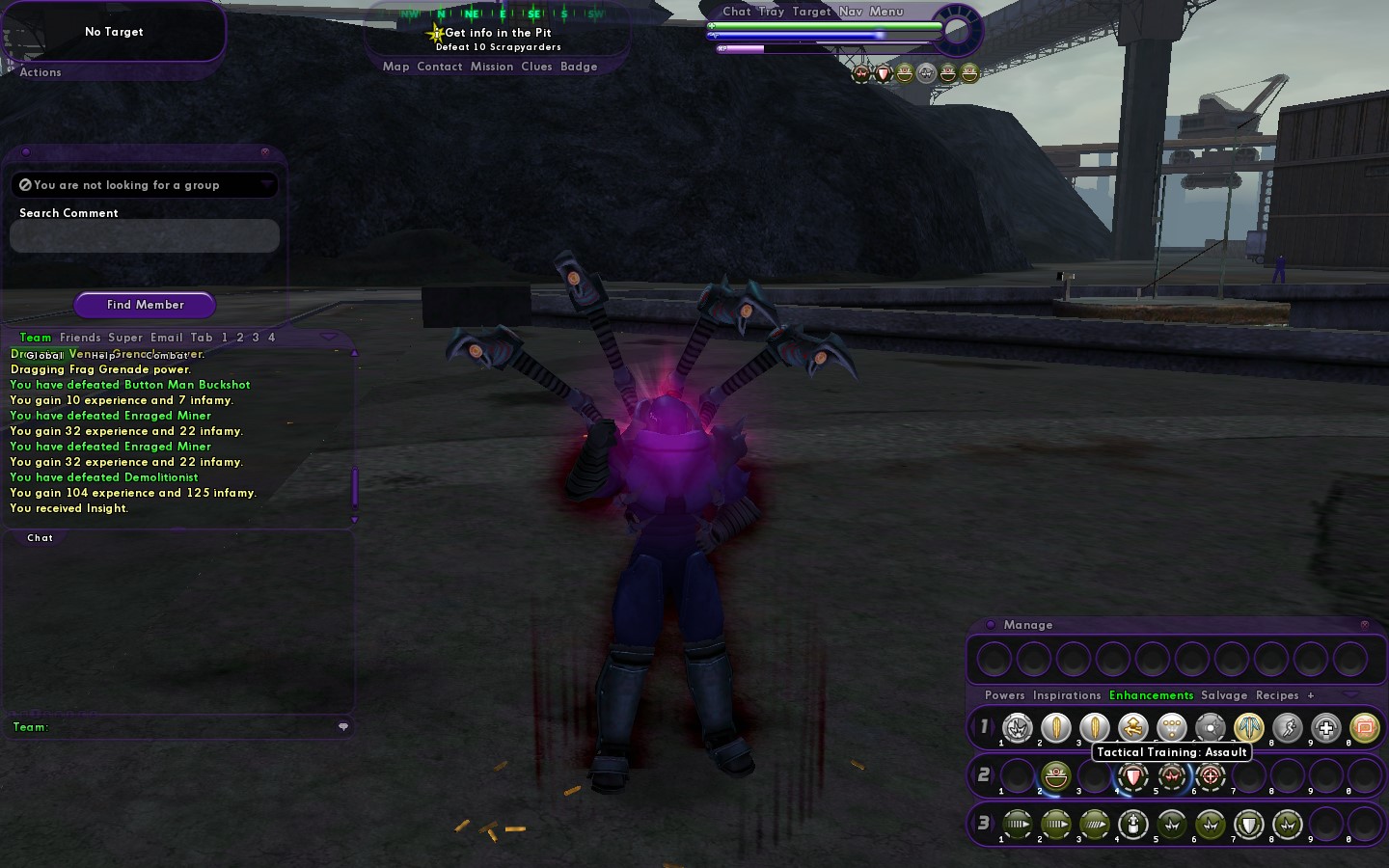Open the Salvage tab
The height and width of the screenshot is (868, 1389).
1224,695
